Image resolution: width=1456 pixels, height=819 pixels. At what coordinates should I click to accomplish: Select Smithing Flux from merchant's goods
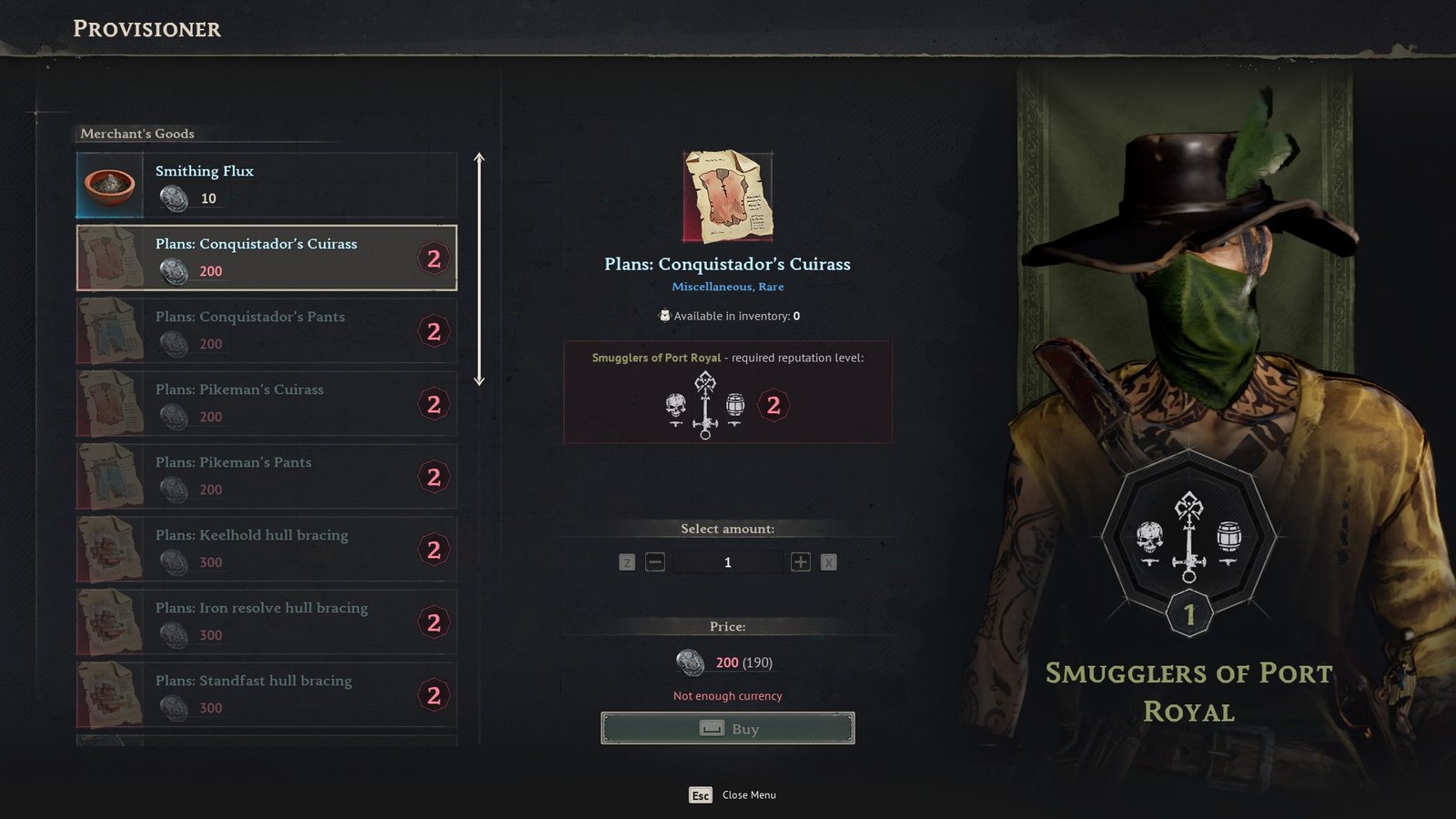[x=266, y=185]
